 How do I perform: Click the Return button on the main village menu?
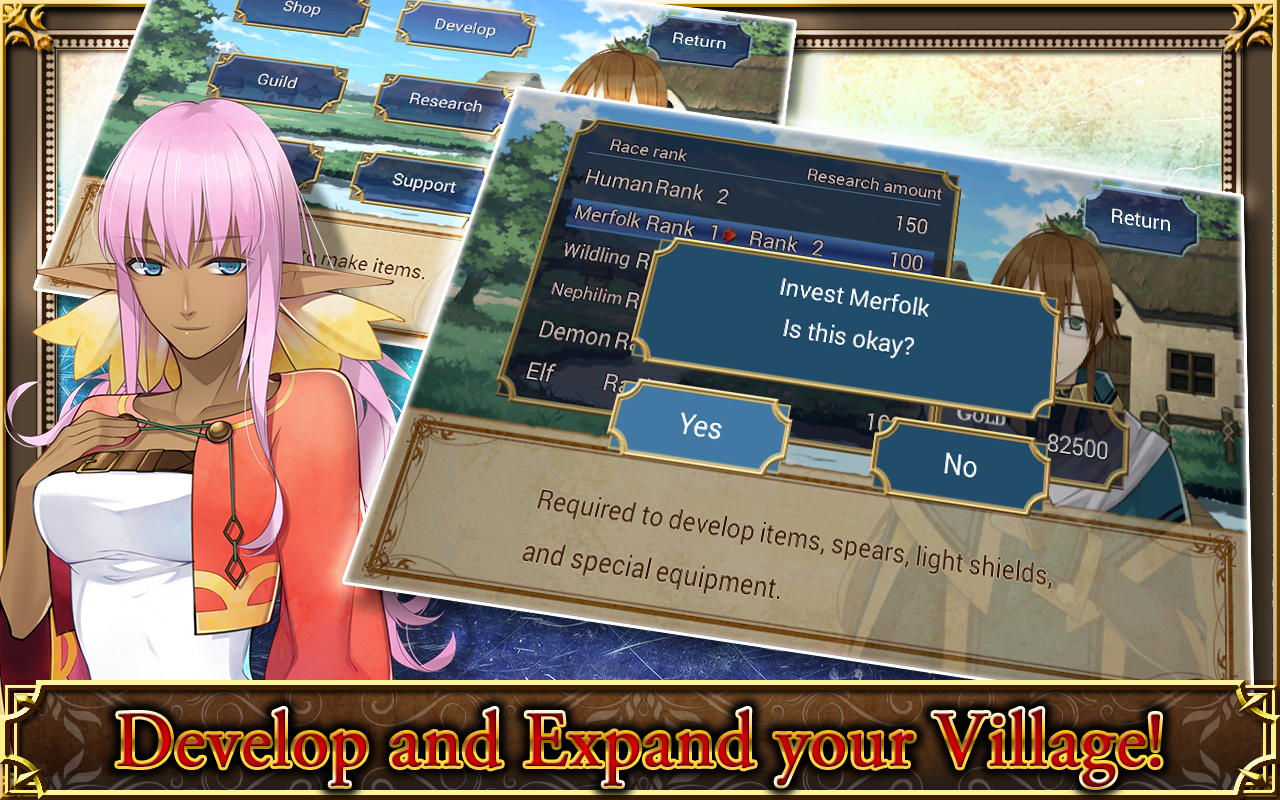tap(700, 42)
